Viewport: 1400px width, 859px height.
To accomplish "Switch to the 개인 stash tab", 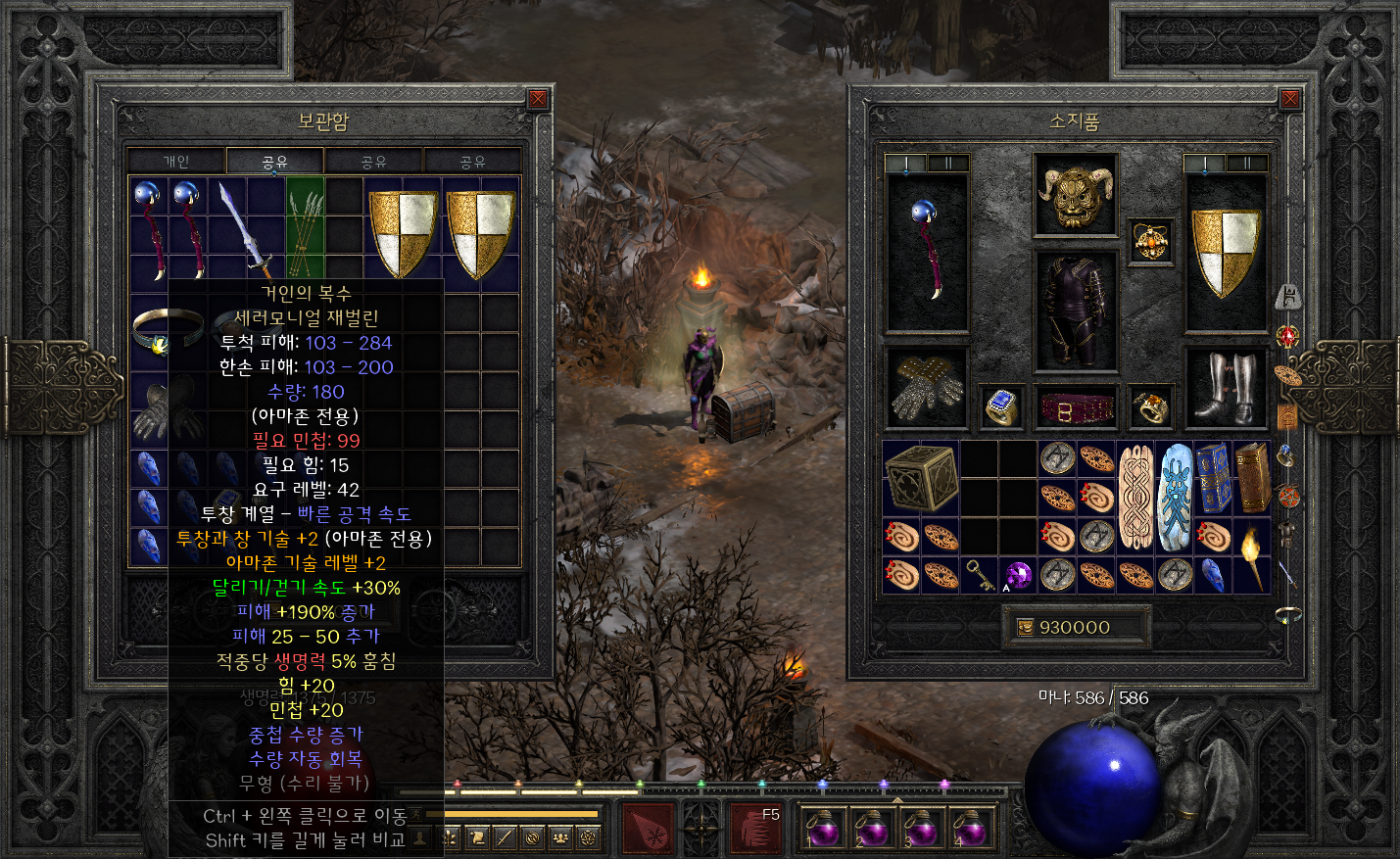I will (176, 162).
